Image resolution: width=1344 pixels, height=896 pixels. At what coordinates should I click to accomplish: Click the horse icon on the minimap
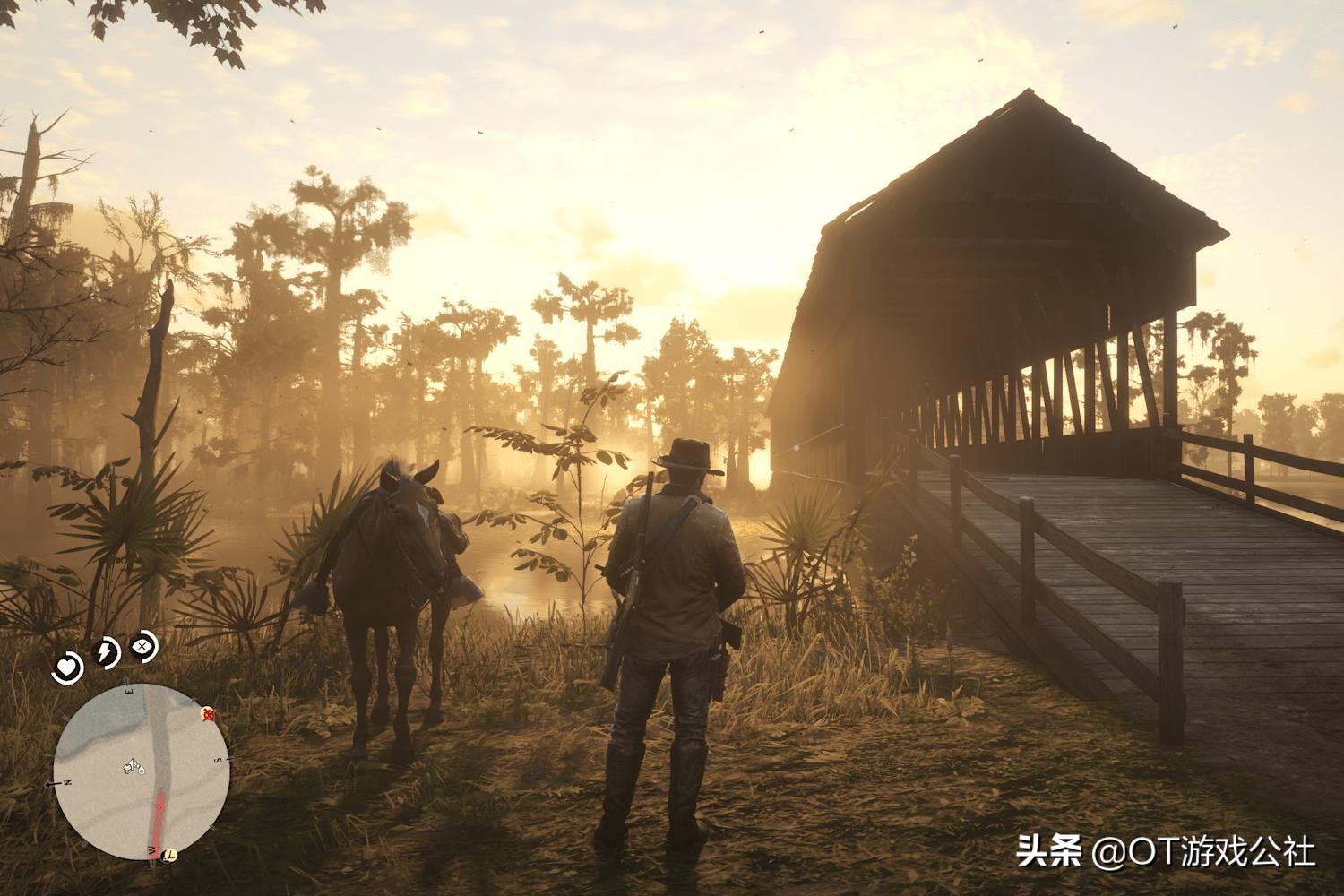[135, 766]
